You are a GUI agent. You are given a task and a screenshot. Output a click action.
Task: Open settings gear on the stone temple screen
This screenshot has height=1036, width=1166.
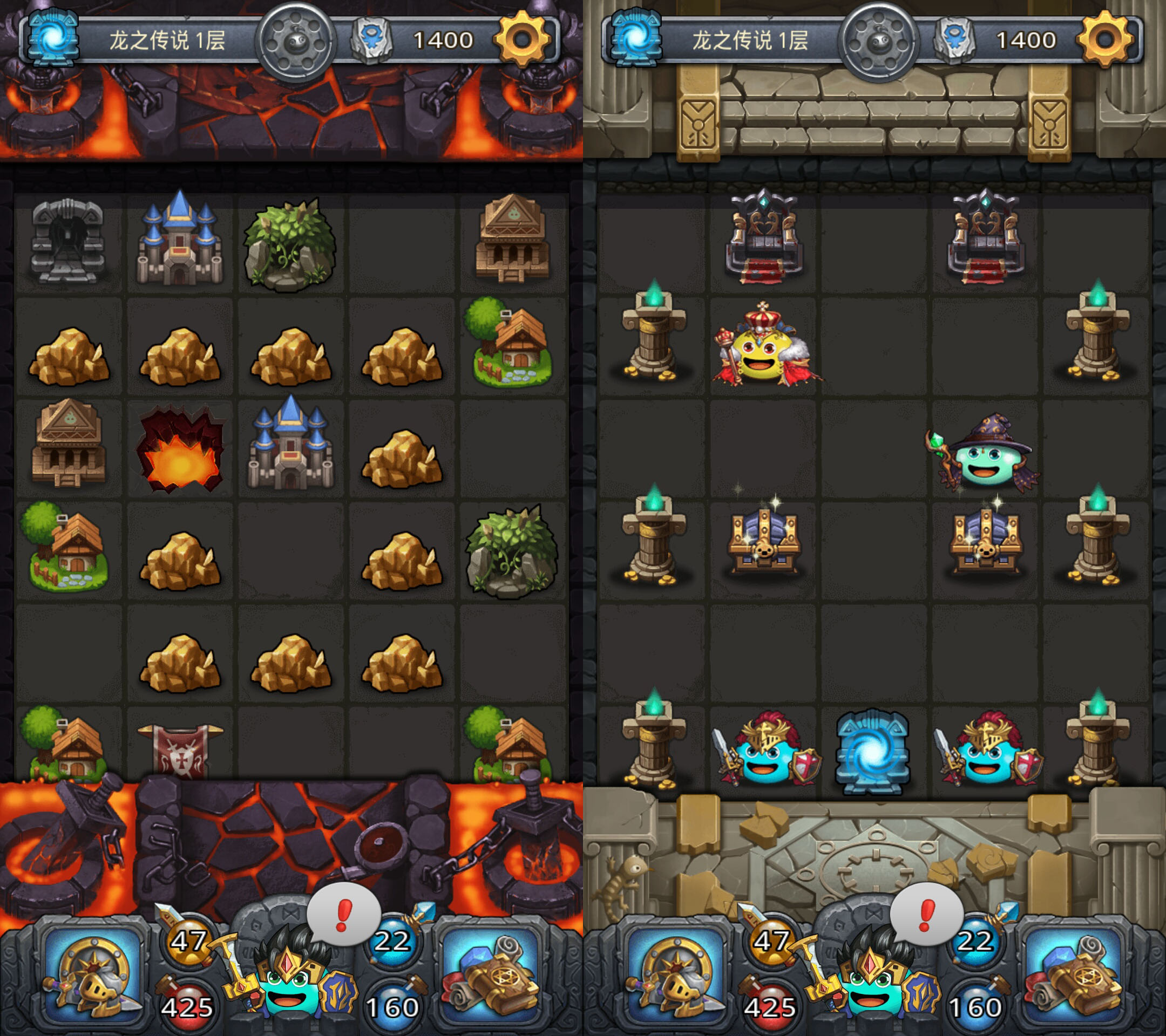pyautogui.click(x=1106, y=39)
